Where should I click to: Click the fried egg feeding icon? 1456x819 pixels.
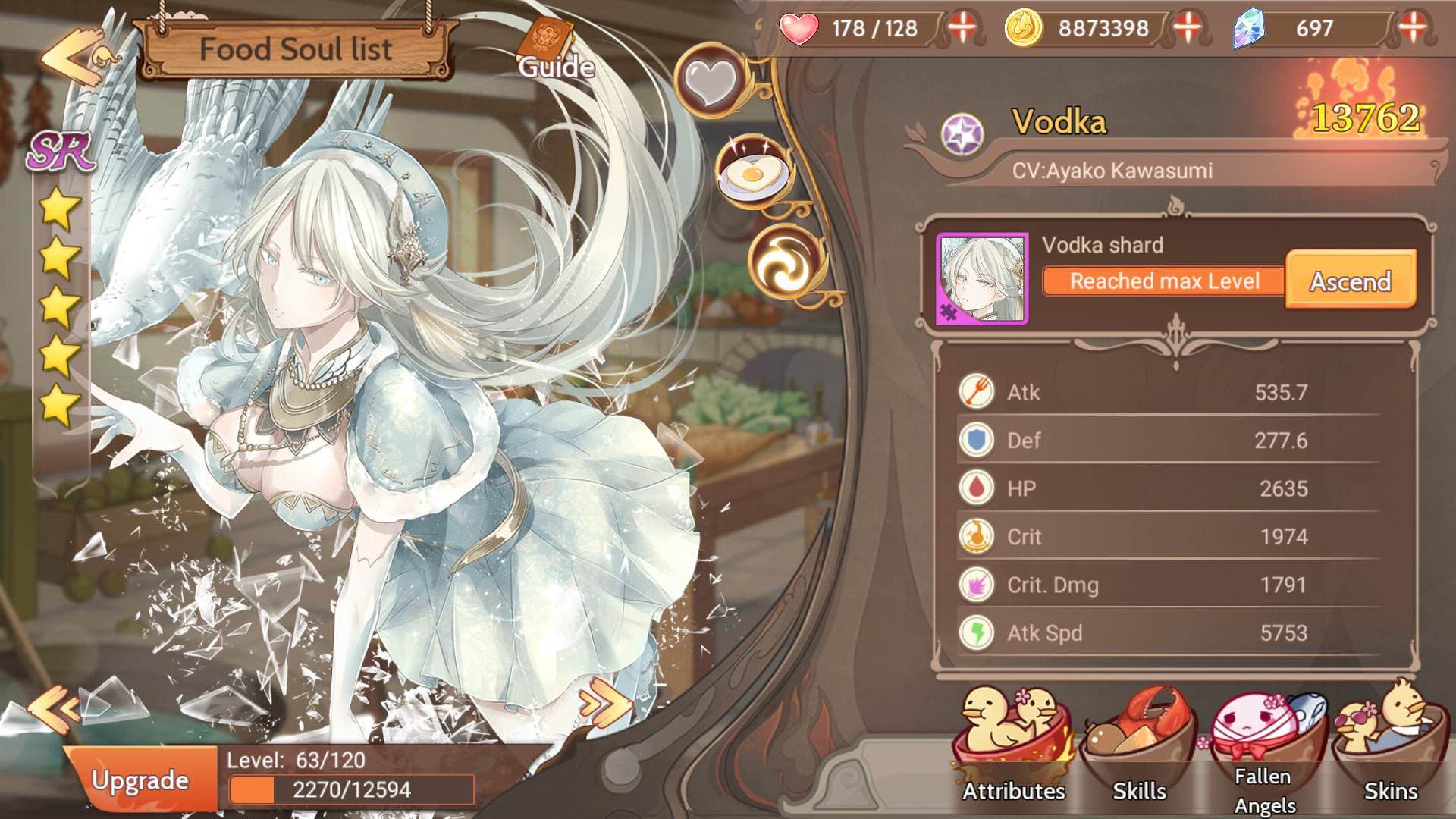click(752, 173)
